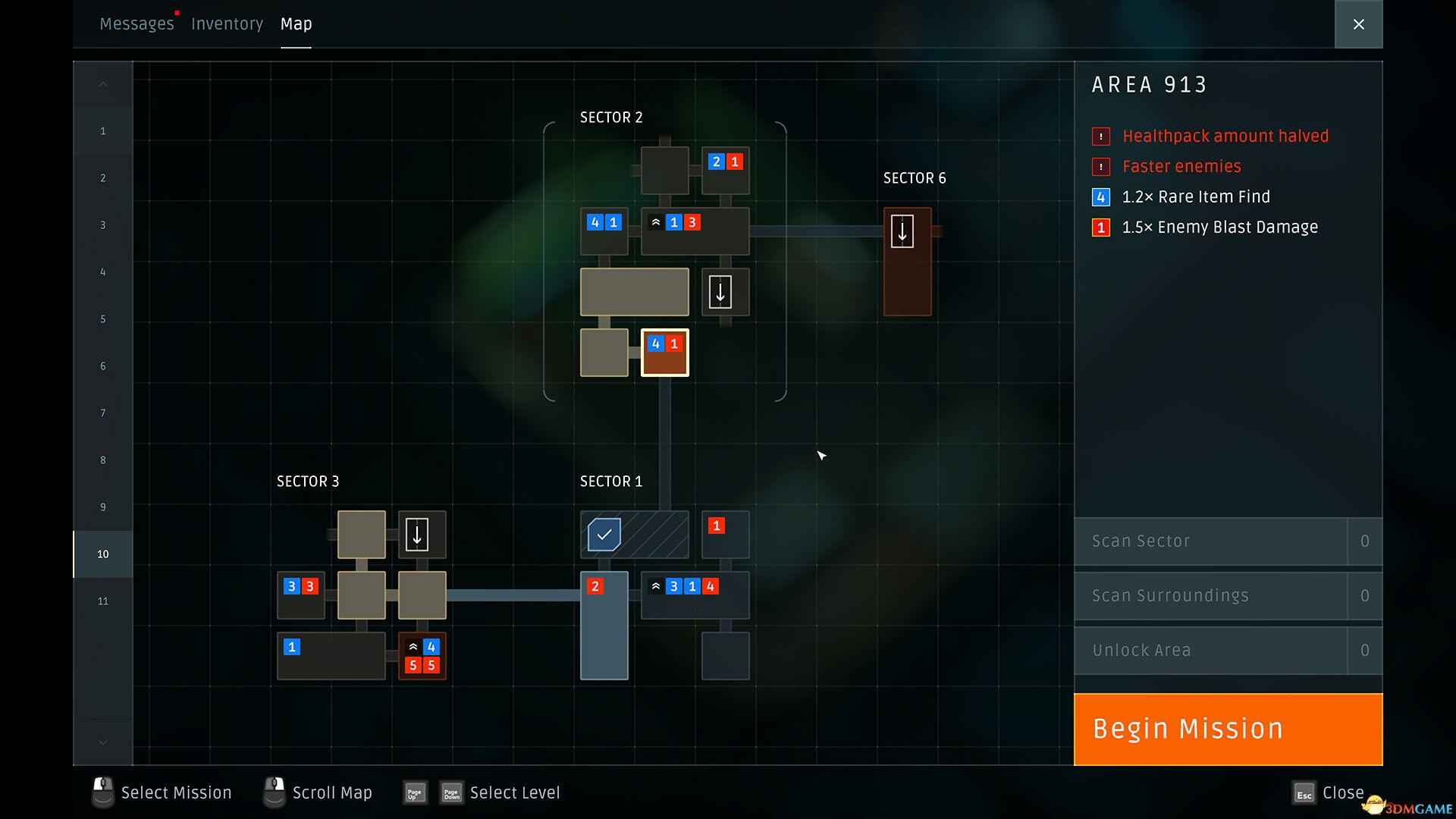Select level 10 in the sidebar
The image size is (1456, 819).
tap(102, 554)
